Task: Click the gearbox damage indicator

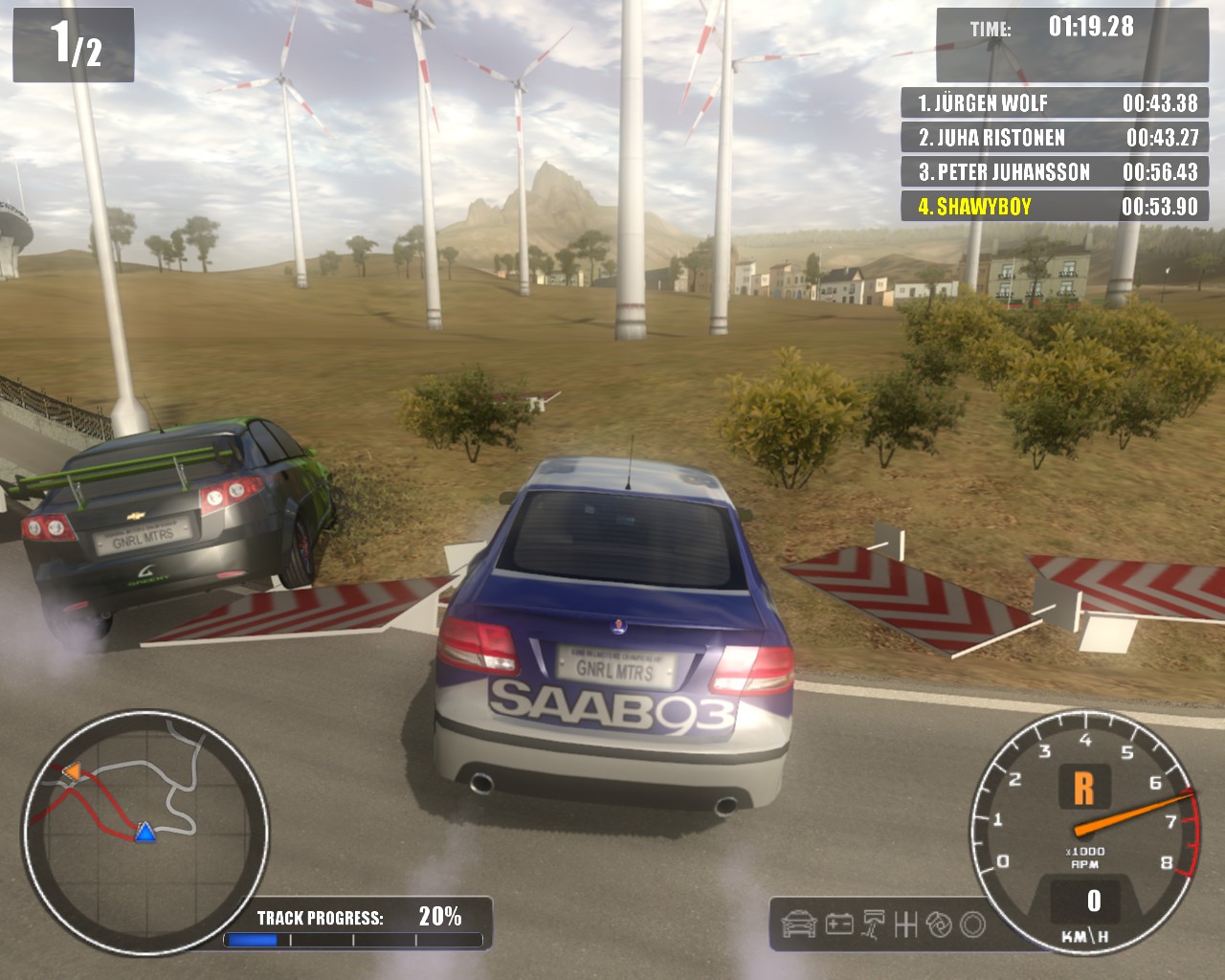Action: click(x=905, y=924)
